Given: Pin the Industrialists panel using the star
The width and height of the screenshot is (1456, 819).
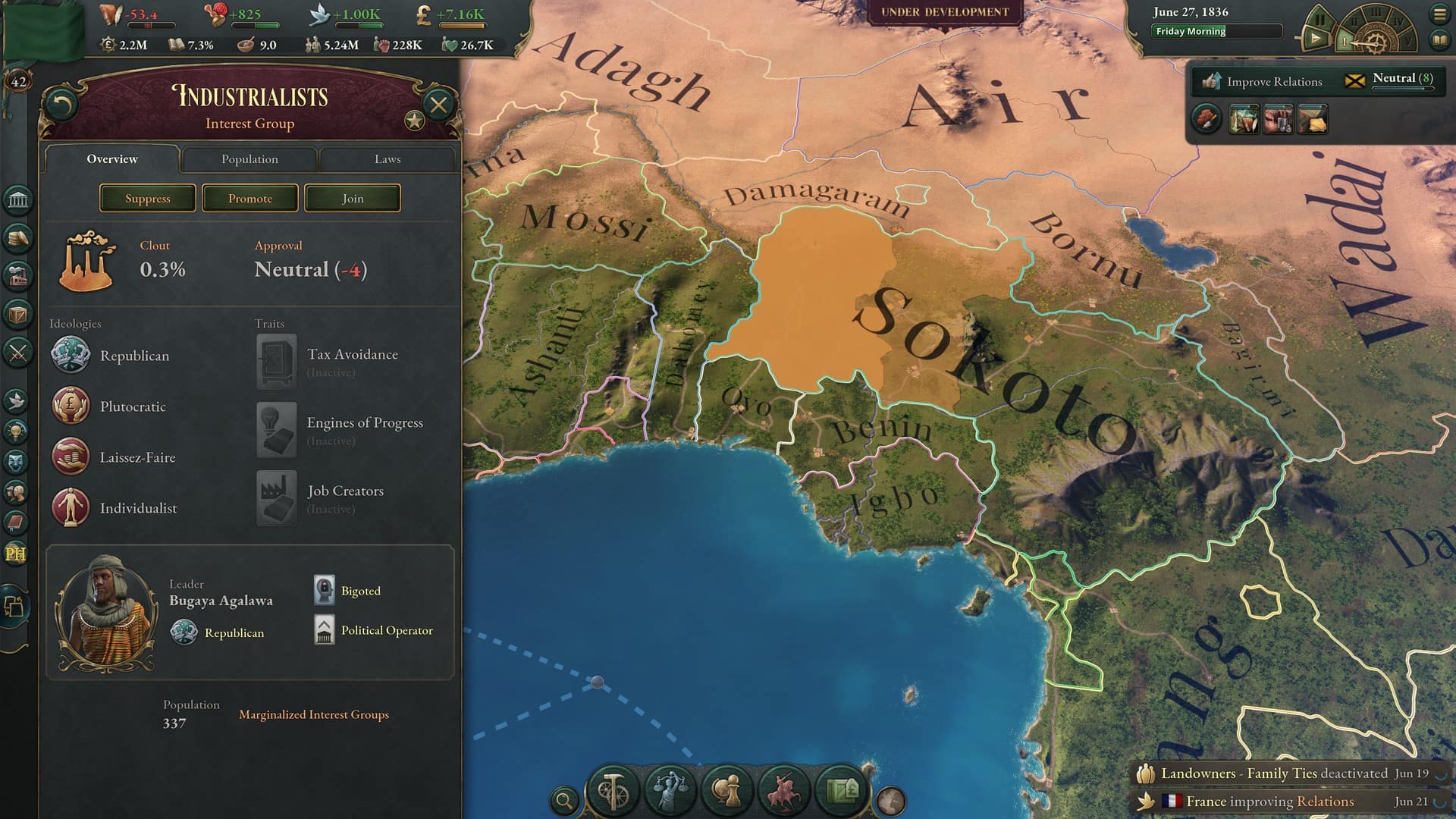Looking at the screenshot, I should tap(414, 118).
